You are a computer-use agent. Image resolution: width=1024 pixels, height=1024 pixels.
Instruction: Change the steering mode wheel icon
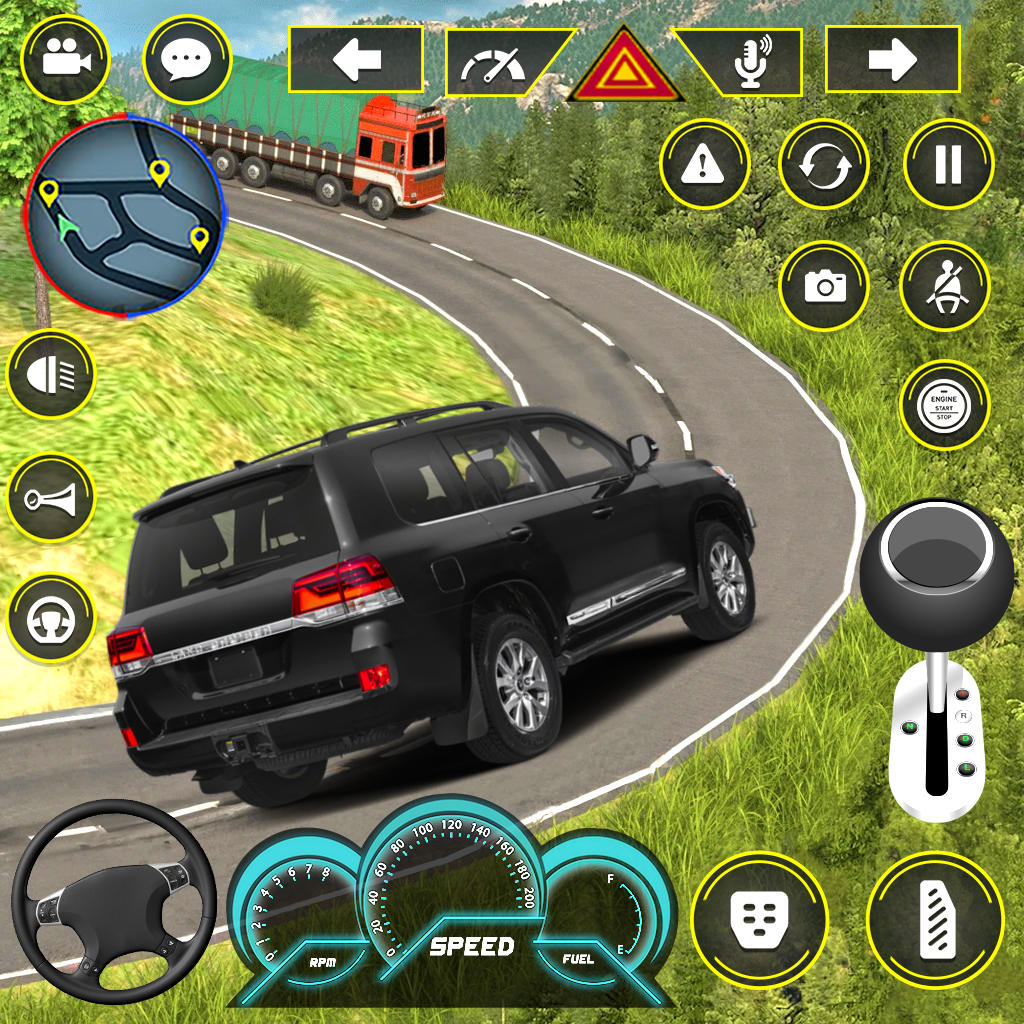point(50,617)
